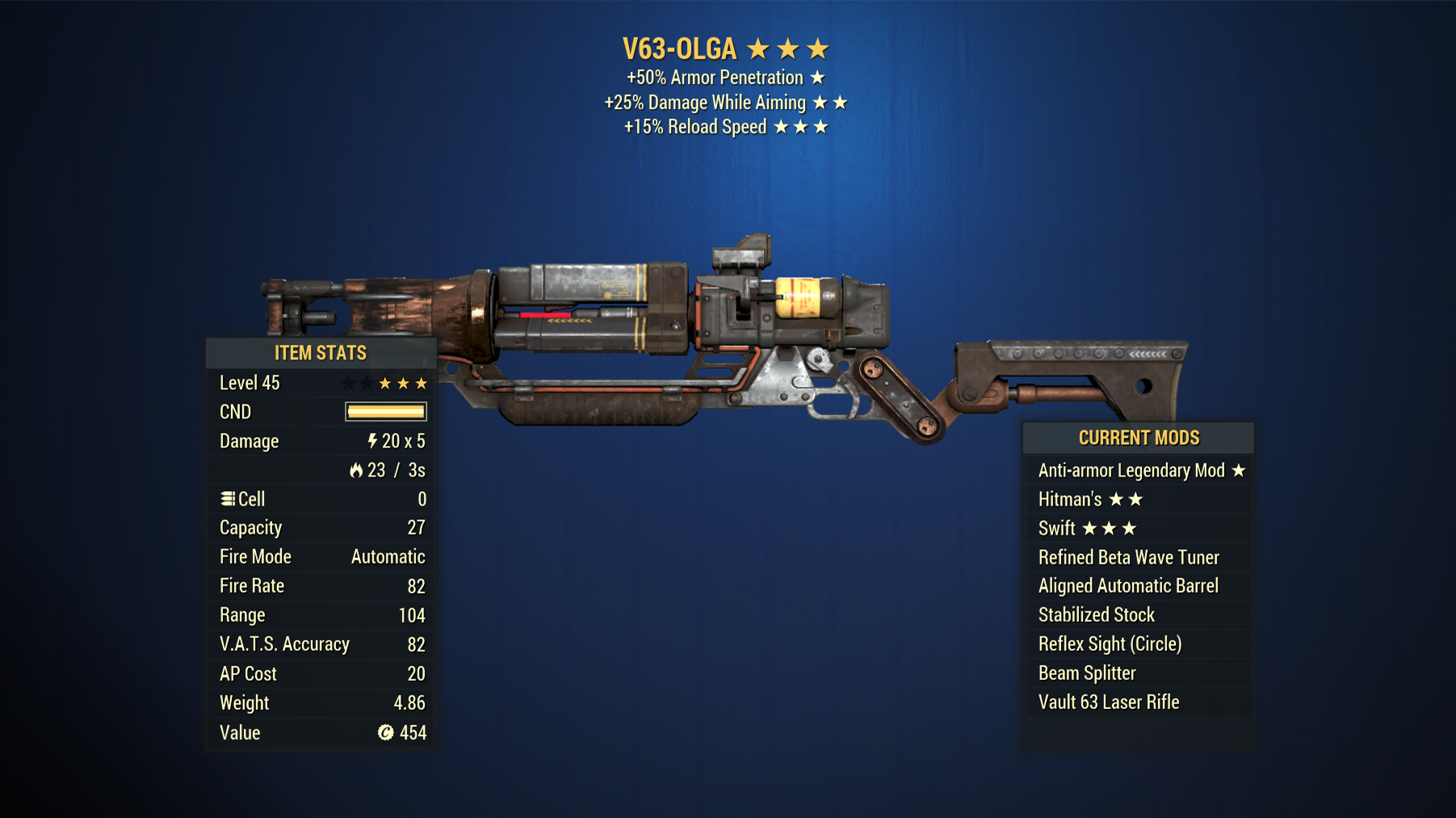Enable the Stabilized Stock mod

(1095, 615)
